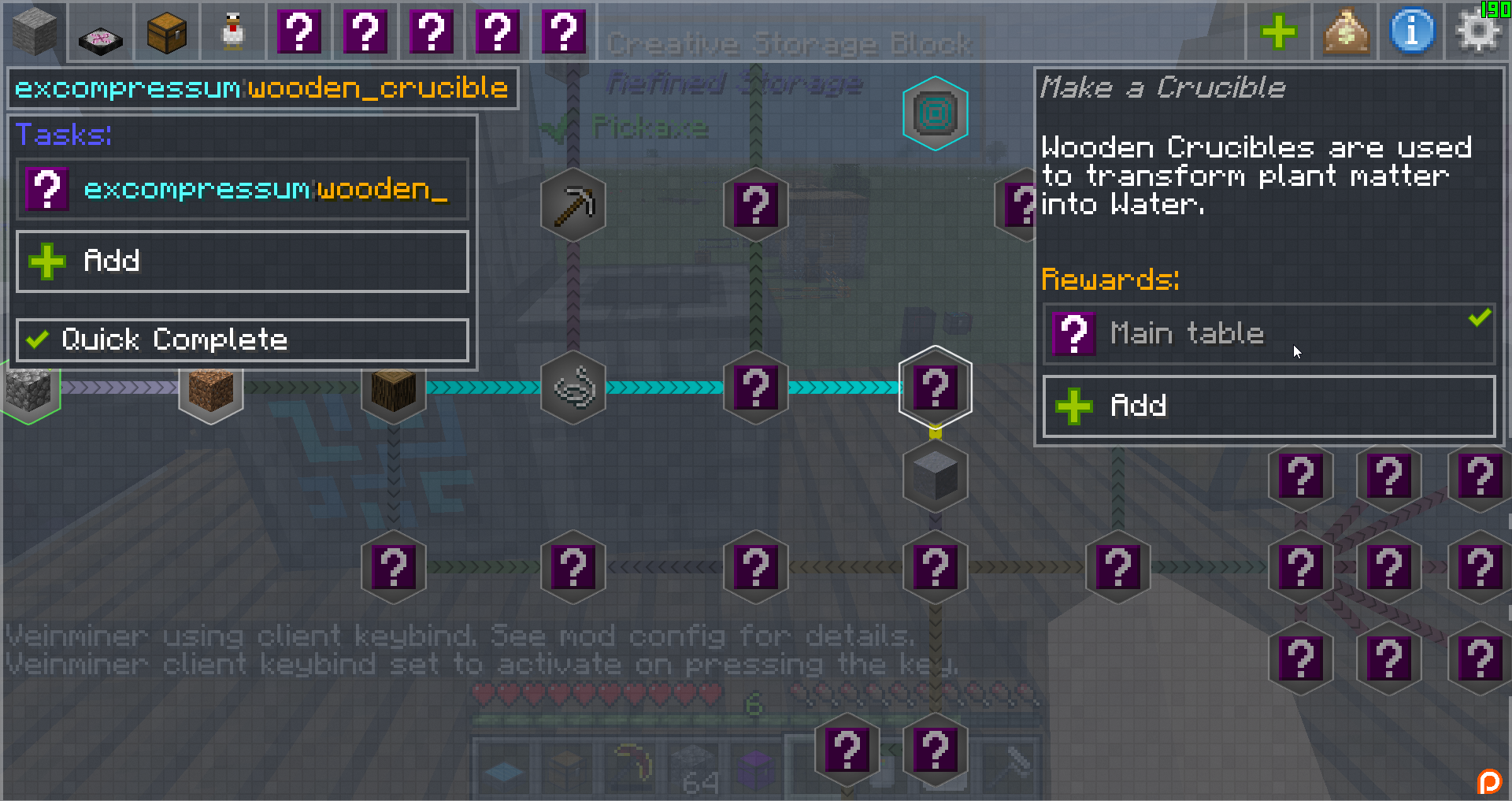Add a new task to the quest
This screenshot has width=1512, height=801.
point(243,261)
